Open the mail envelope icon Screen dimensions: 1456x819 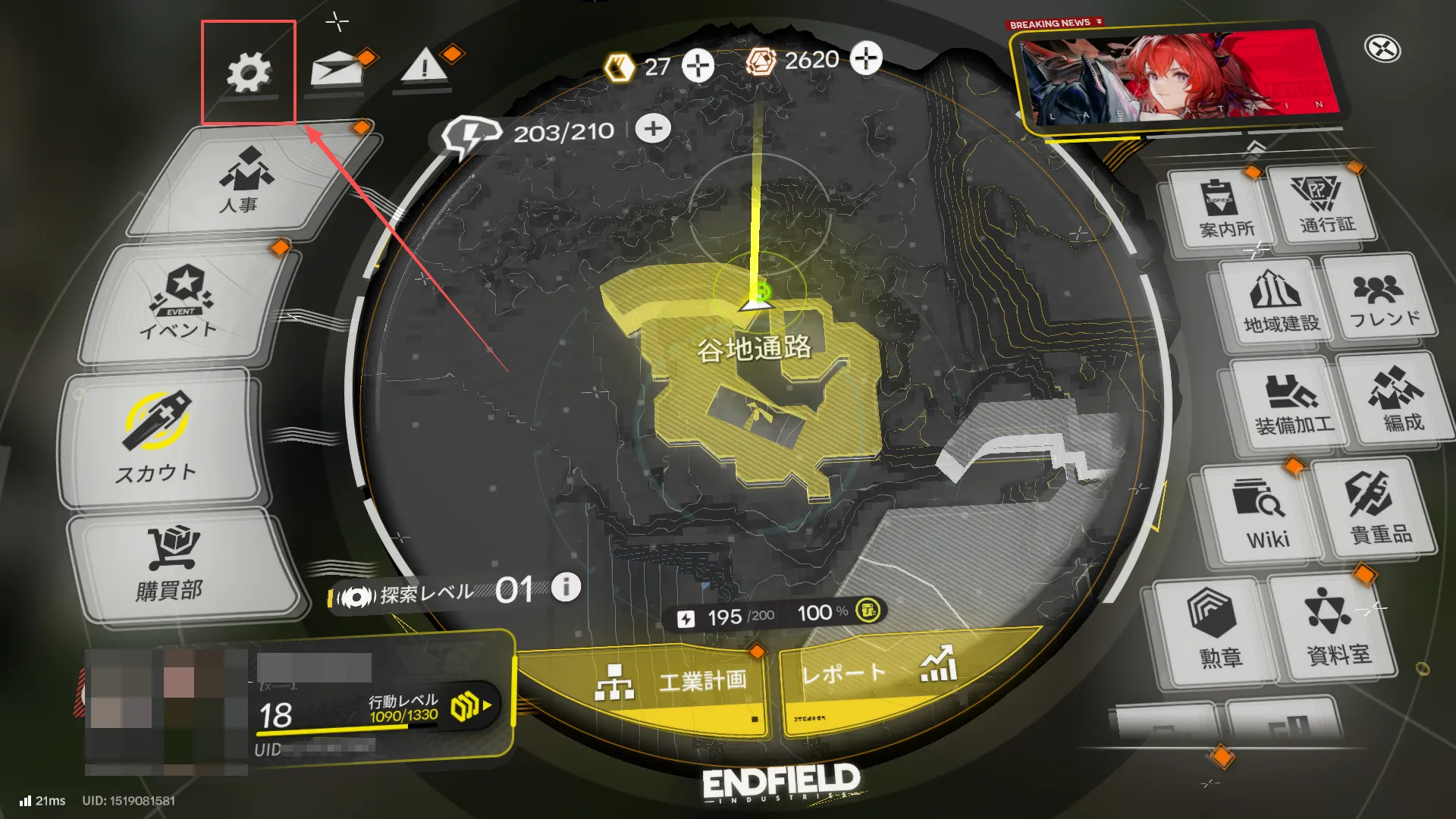click(x=335, y=70)
